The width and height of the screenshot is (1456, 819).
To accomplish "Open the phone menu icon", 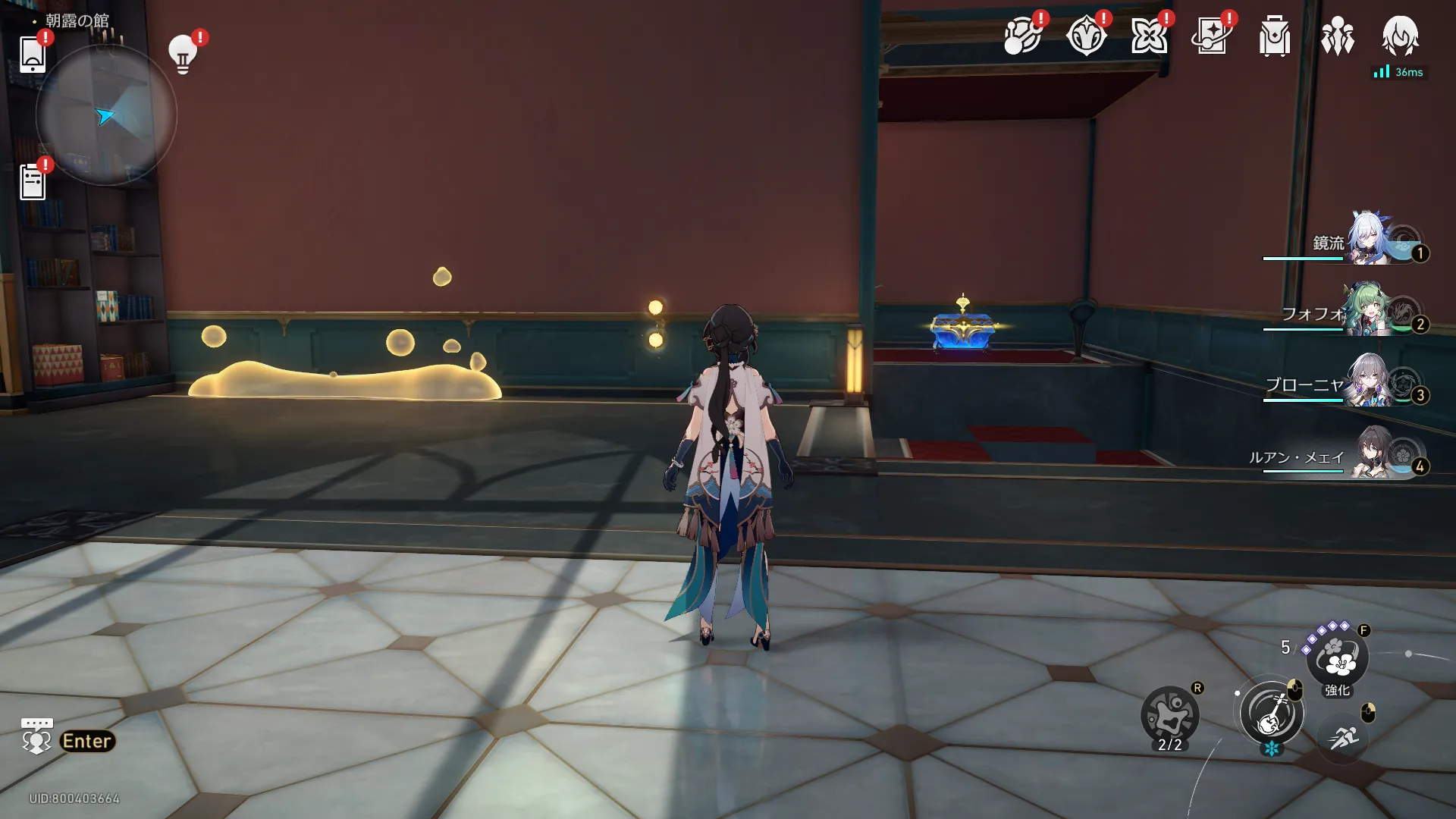I will tap(32, 53).
